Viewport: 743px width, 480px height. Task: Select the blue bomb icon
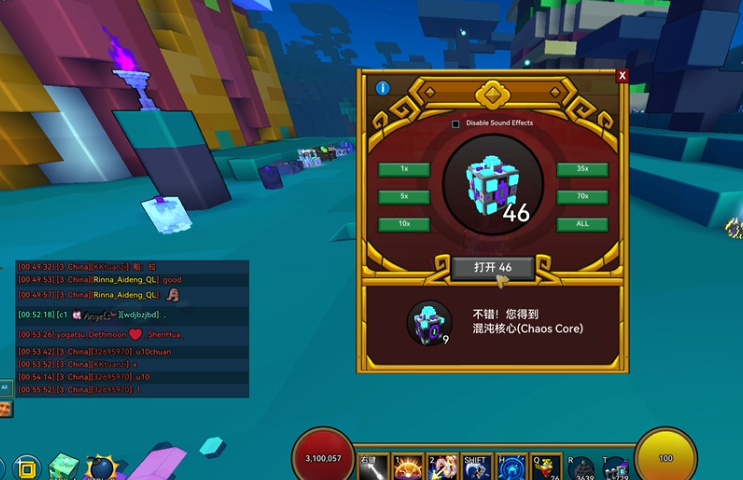(101, 467)
